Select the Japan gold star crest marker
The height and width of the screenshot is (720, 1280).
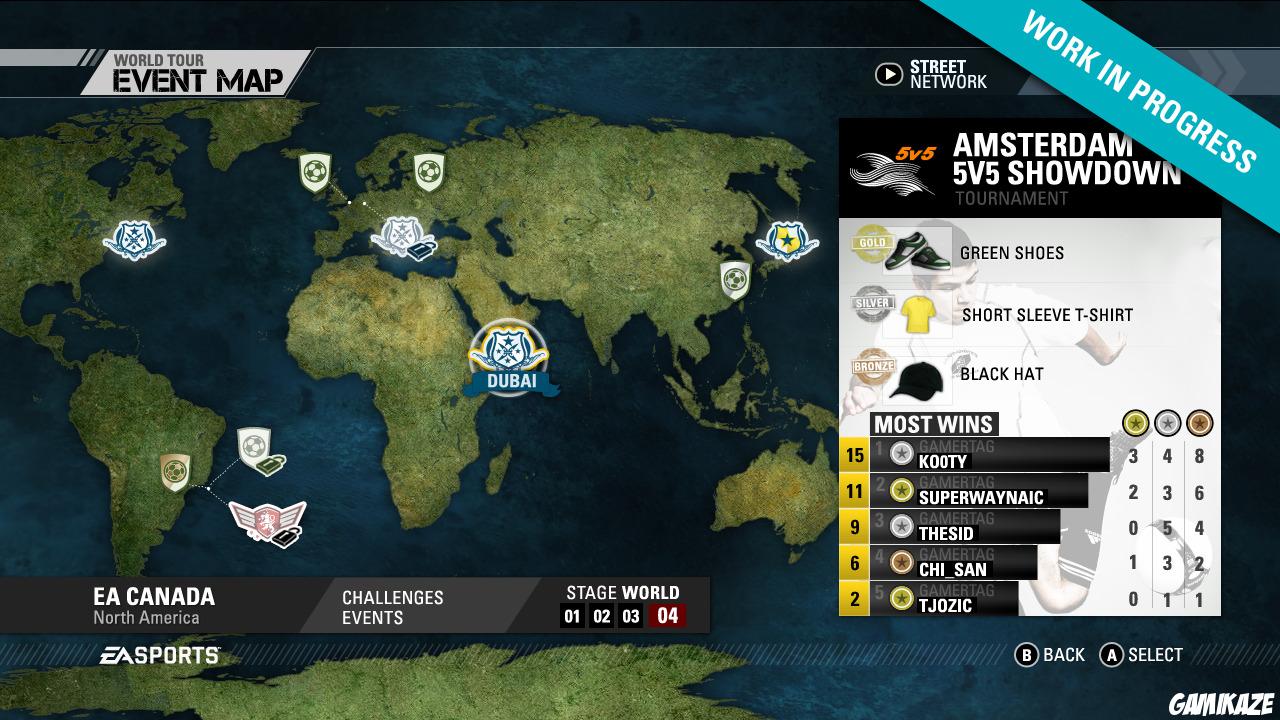[787, 240]
